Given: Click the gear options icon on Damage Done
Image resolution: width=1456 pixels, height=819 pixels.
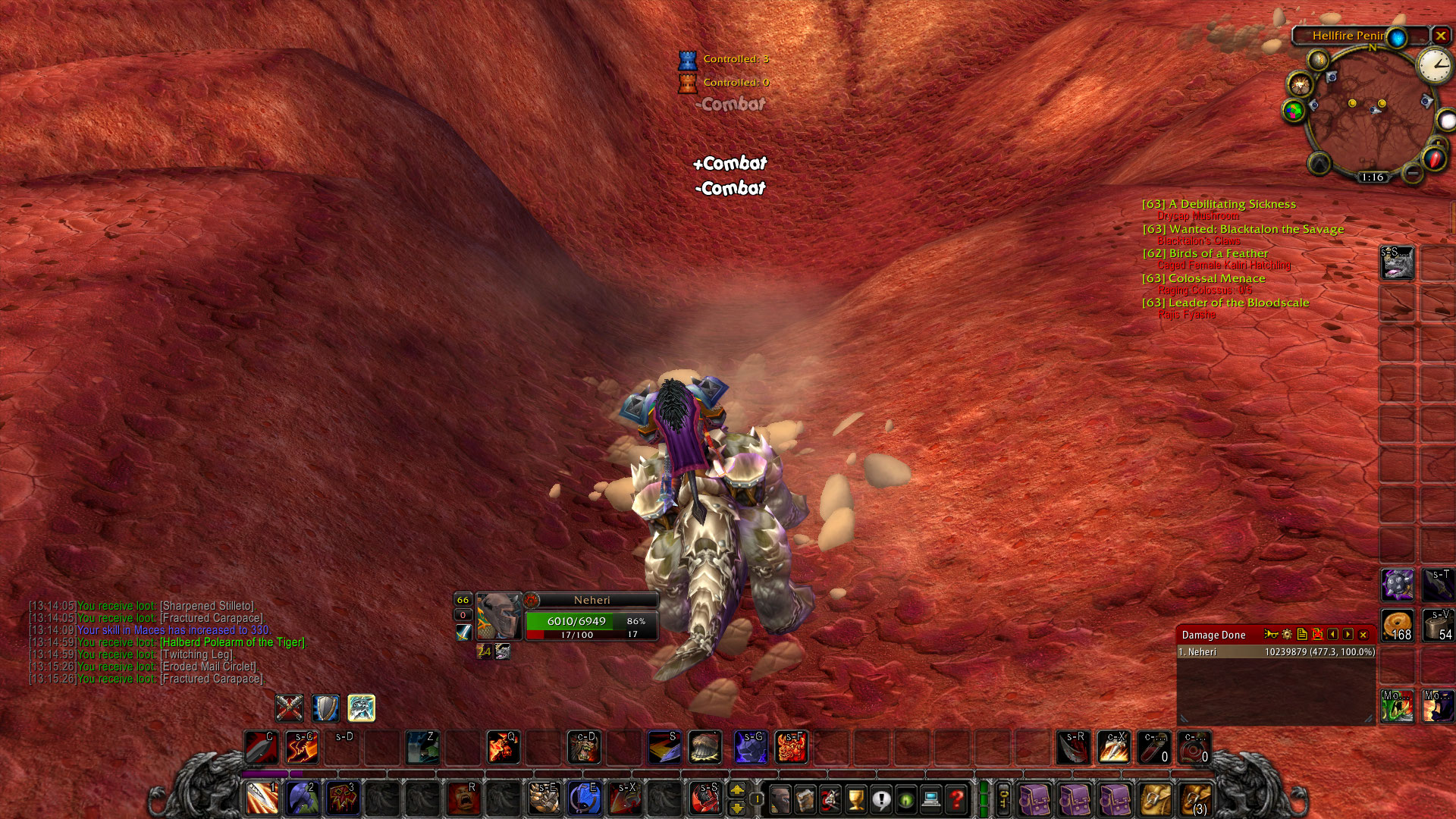Looking at the screenshot, I should [1286, 635].
